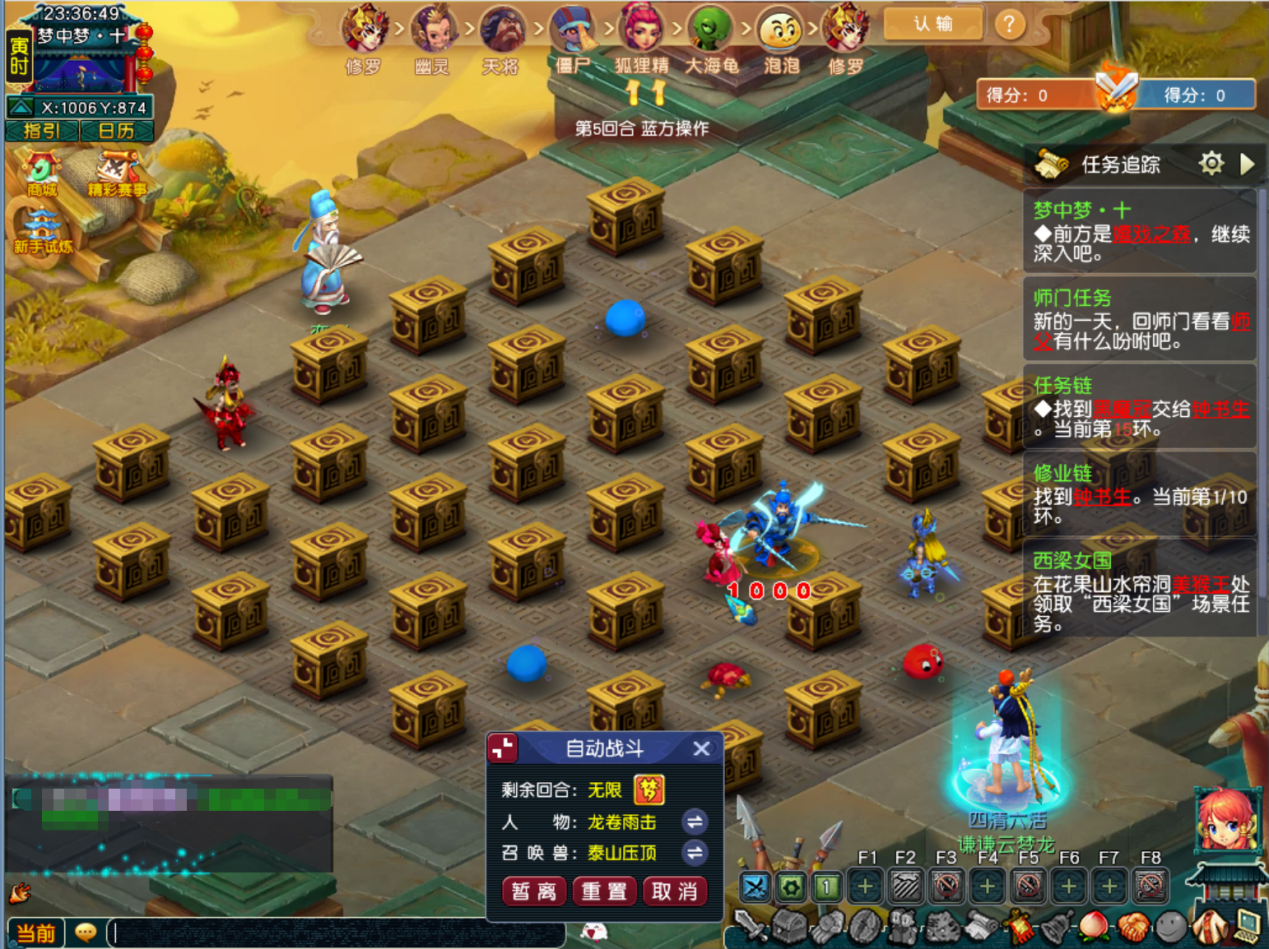Click the 暂离 button in auto-battle
Screen dimensions: 1269x949
(x=535, y=891)
